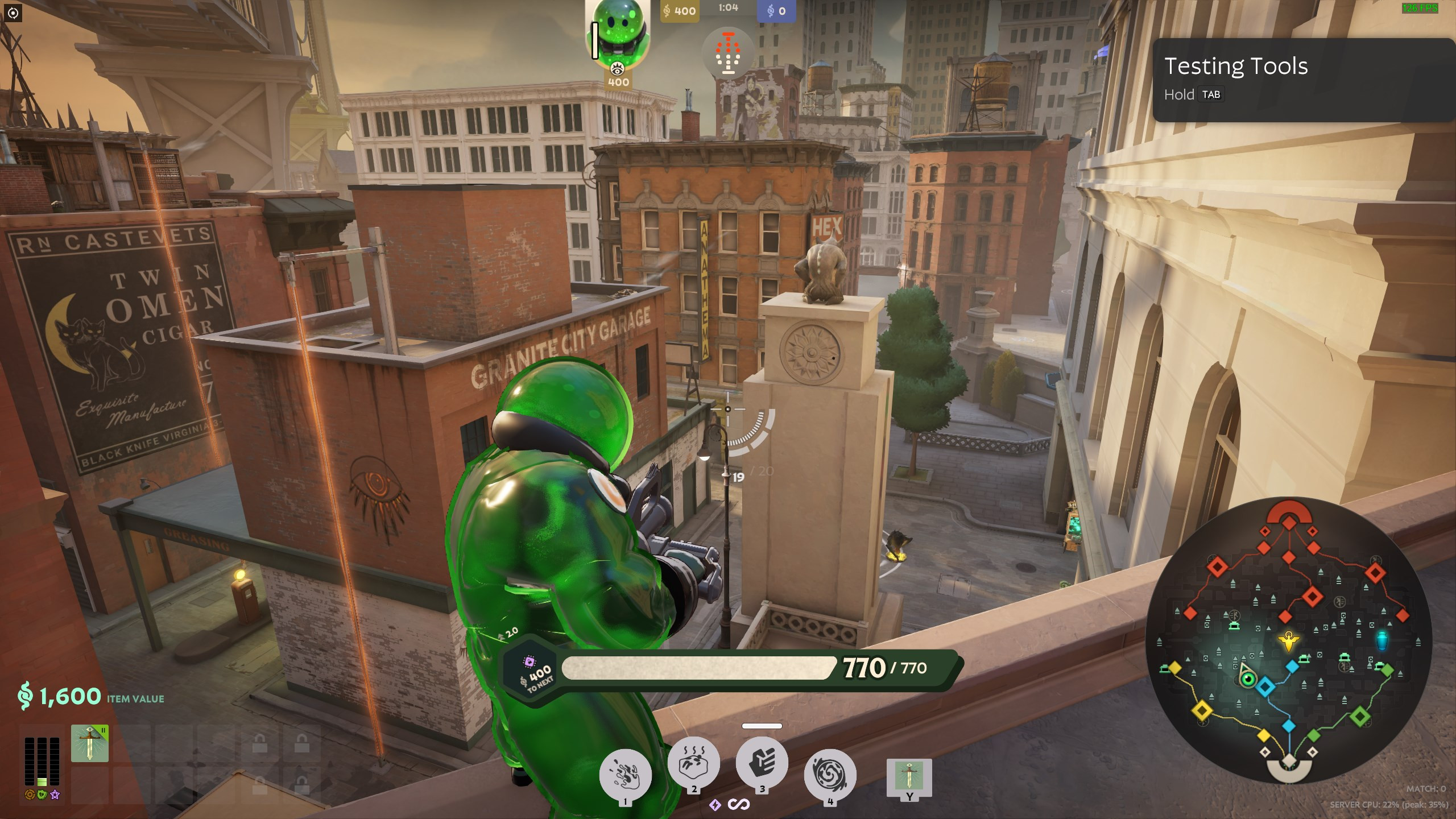The width and height of the screenshot is (1456, 819).
Task: Click the yellow winged marker on minimap
Action: (1288, 641)
